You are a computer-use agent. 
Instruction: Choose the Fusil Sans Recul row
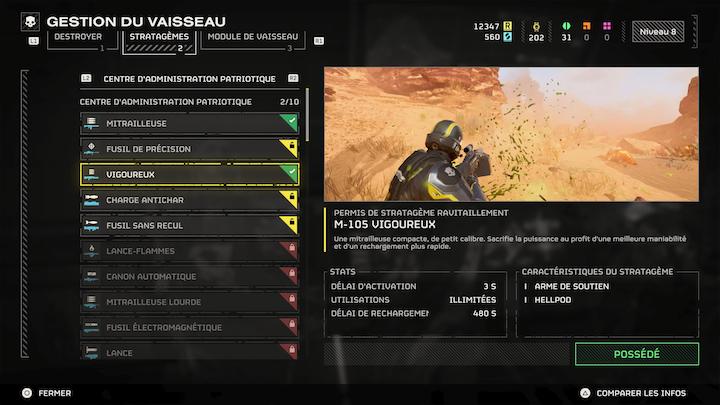point(189,226)
